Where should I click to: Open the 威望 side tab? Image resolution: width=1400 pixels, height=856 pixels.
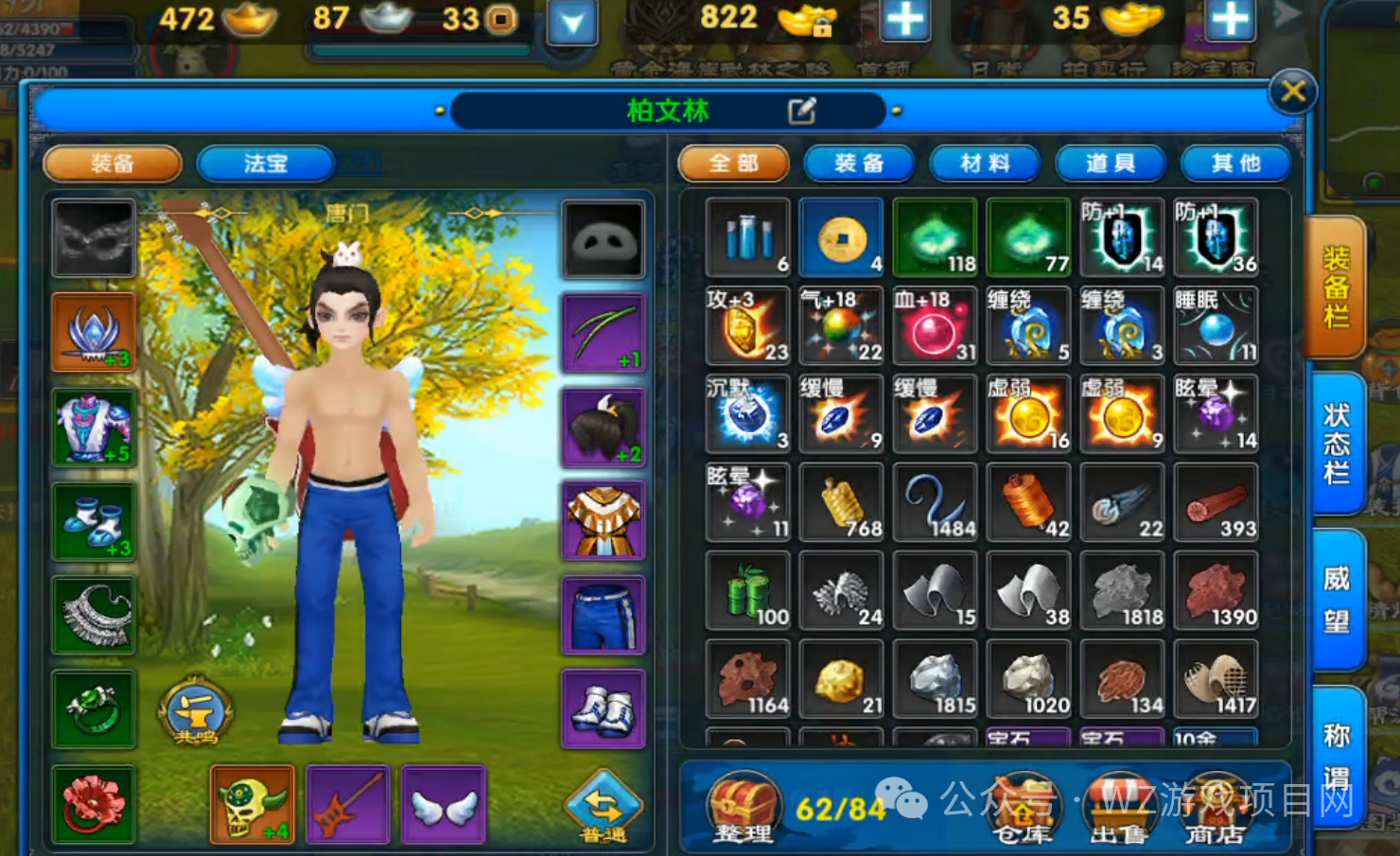(x=1336, y=600)
